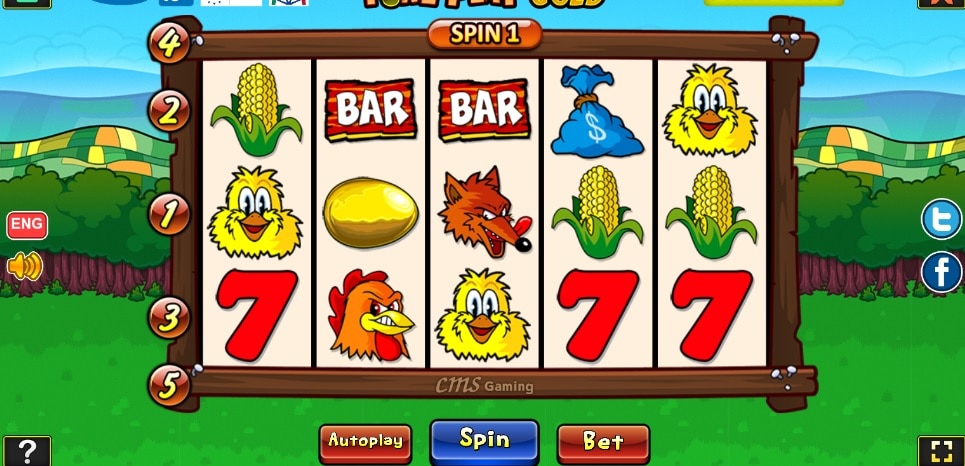
Task: Select payline number 3
Action: coord(169,317)
